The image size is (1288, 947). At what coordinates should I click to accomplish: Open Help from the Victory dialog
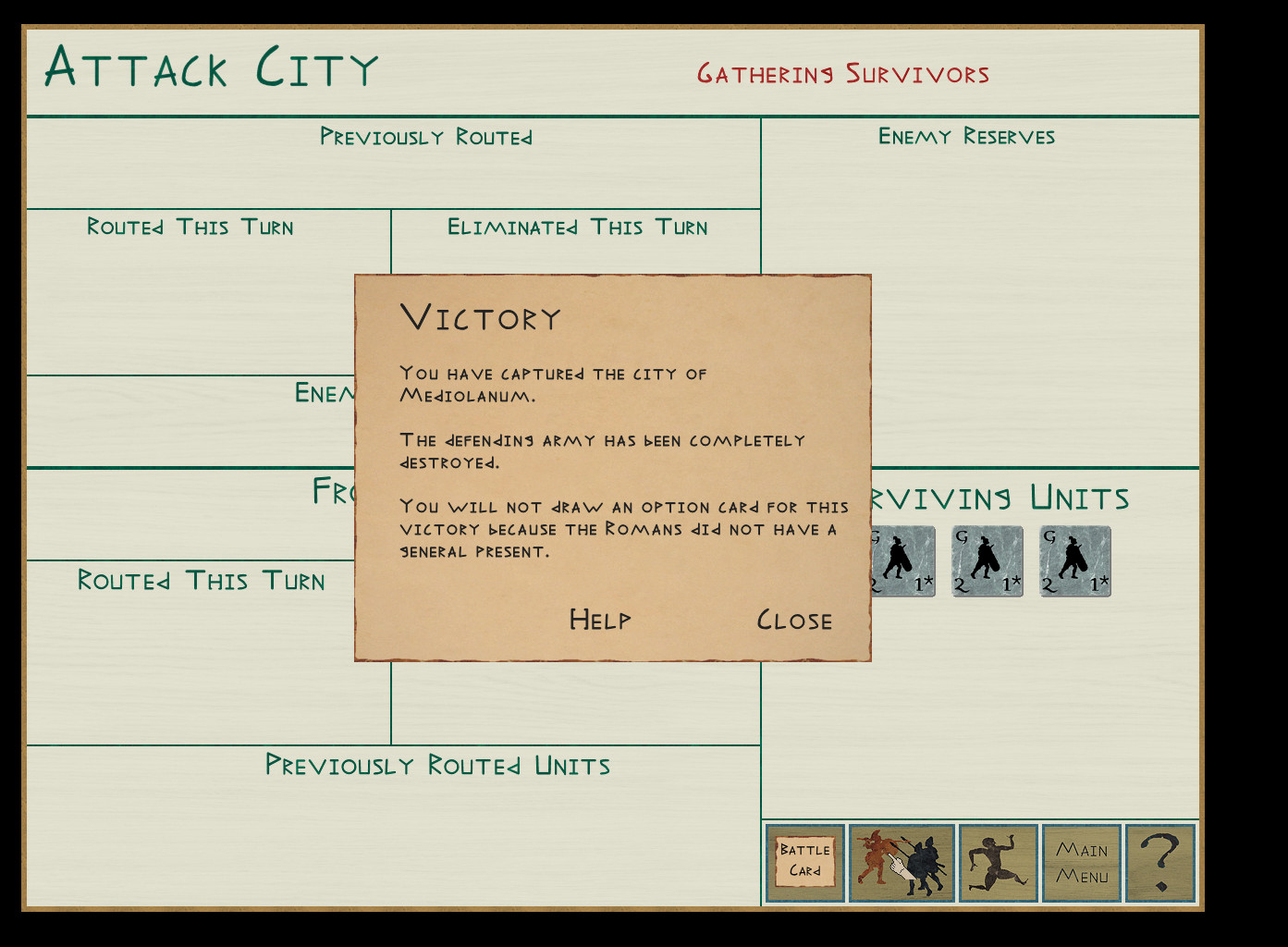click(600, 619)
